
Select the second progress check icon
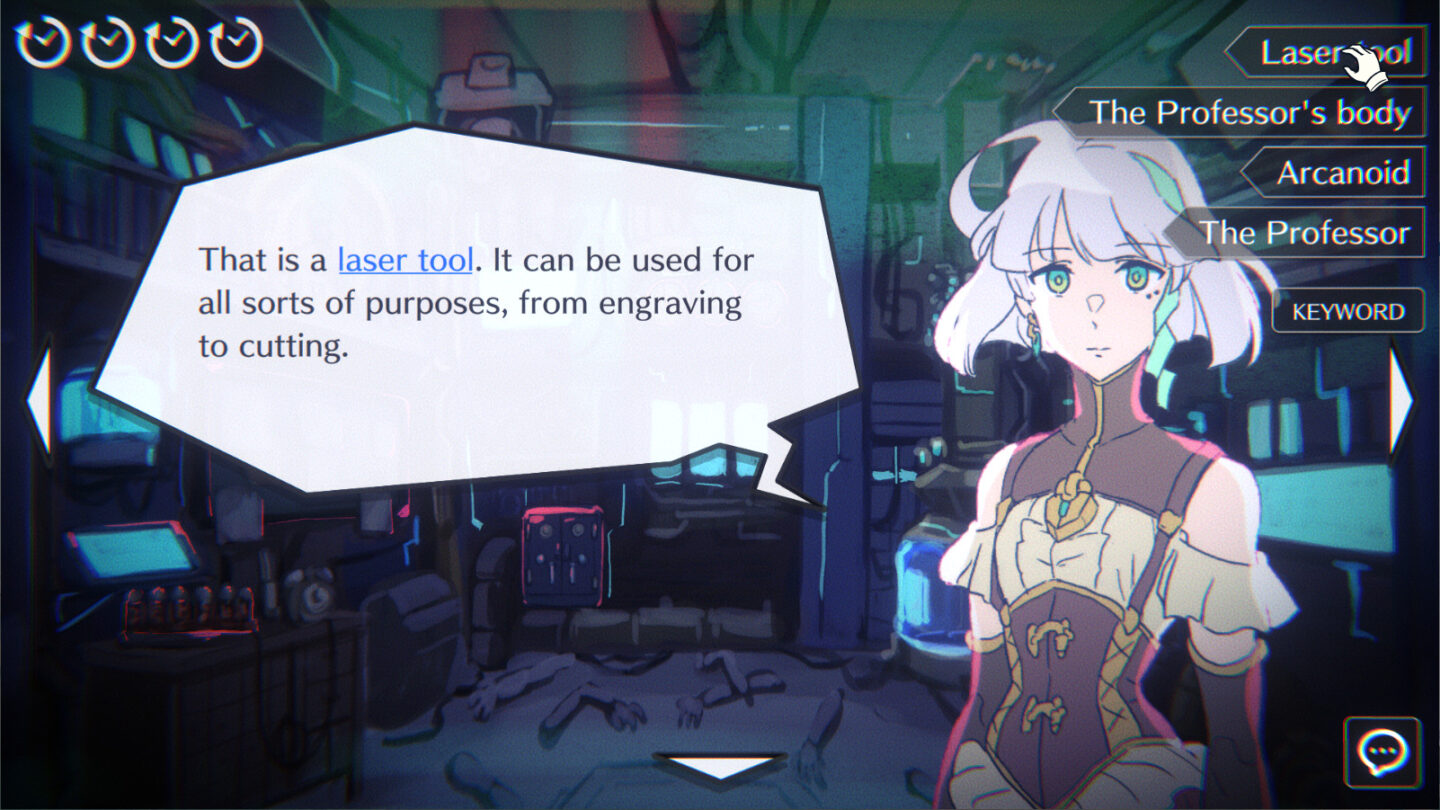[x=104, y=42]
